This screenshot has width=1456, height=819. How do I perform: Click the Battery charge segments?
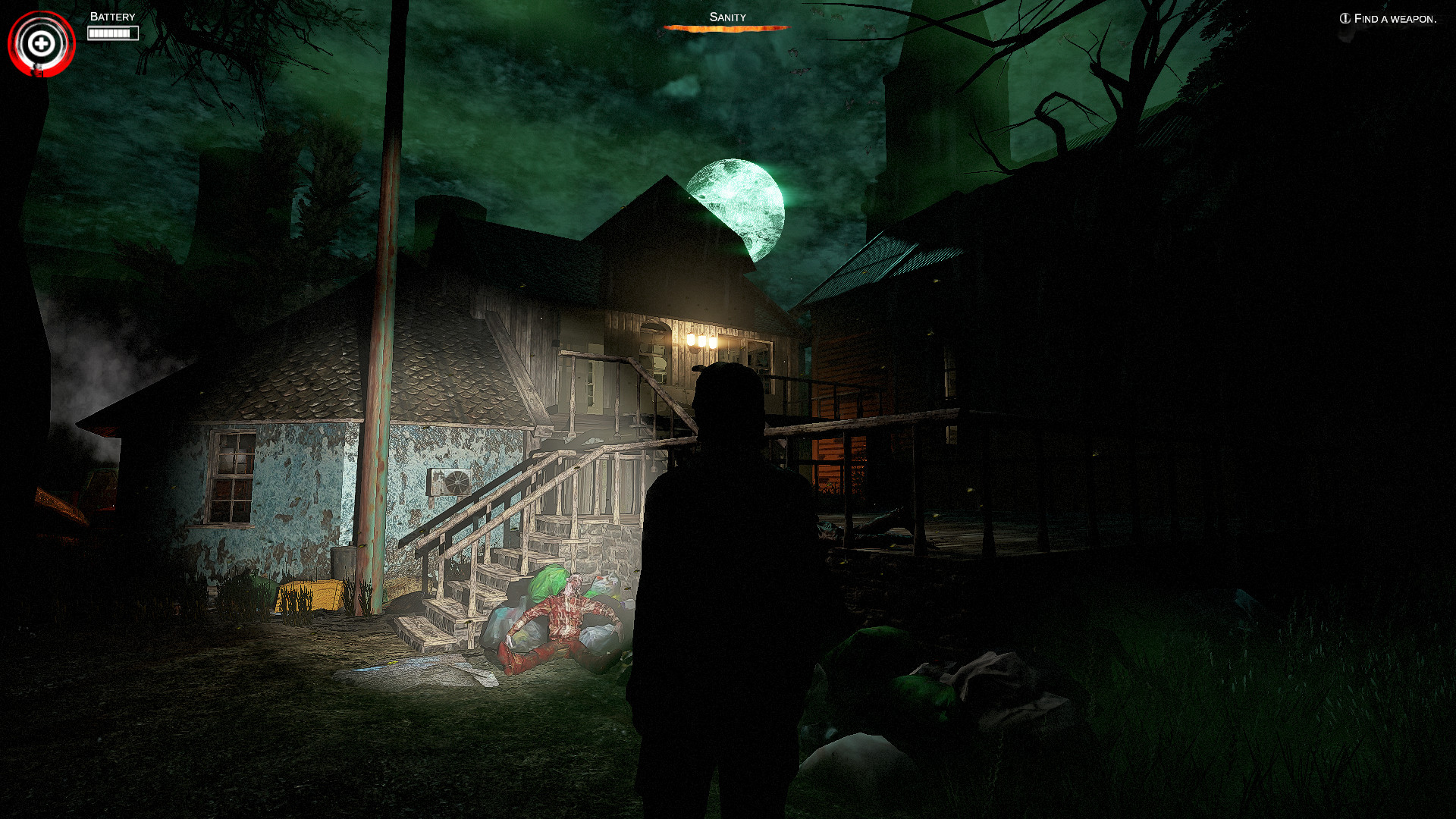112,33
